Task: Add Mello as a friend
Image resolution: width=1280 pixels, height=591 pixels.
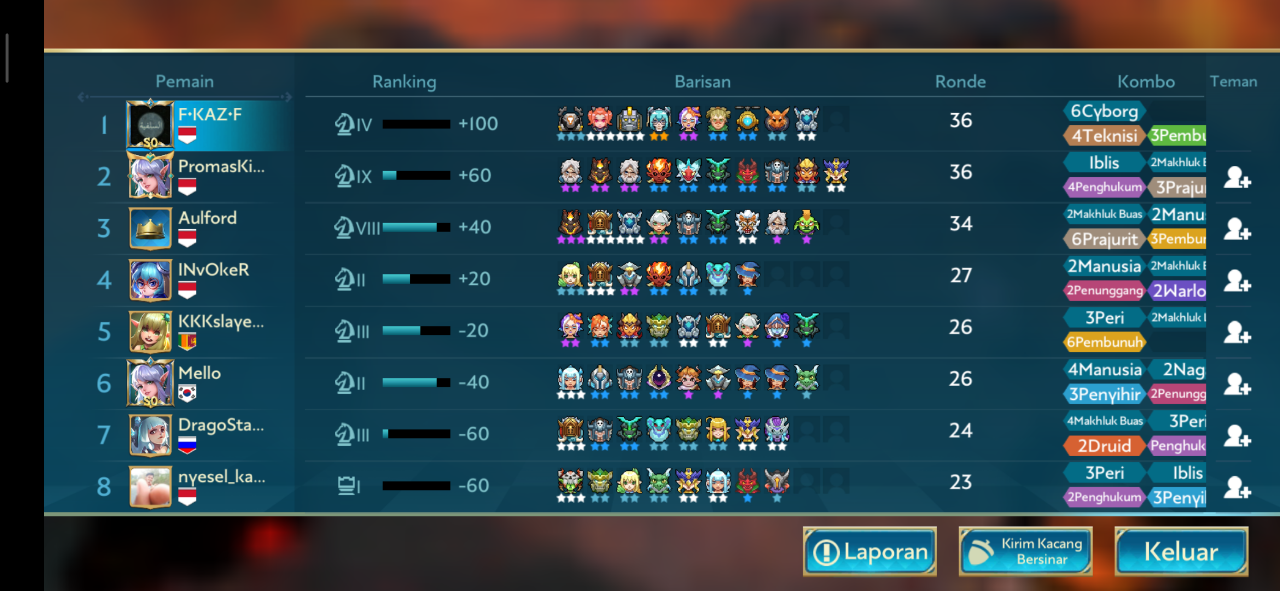Action: (1237, 384)
